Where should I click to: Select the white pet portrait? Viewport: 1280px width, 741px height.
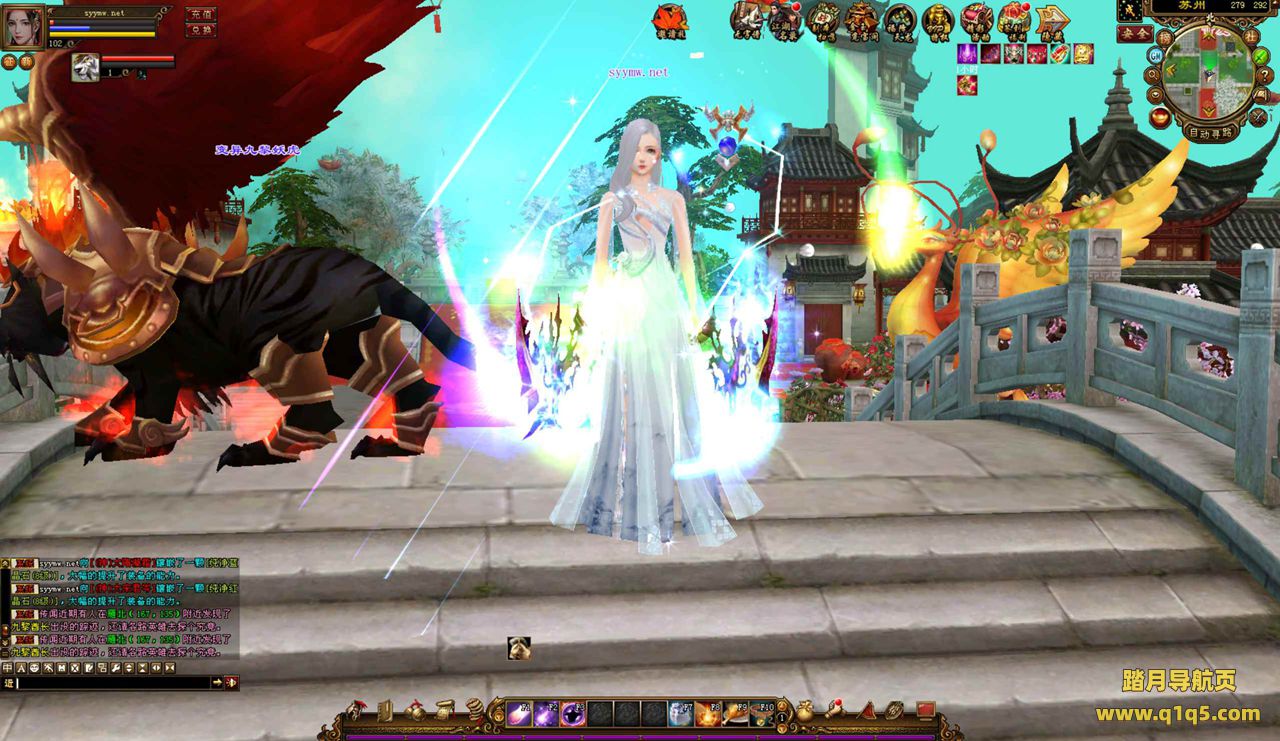pyautogui.click(x=85, y=67)
